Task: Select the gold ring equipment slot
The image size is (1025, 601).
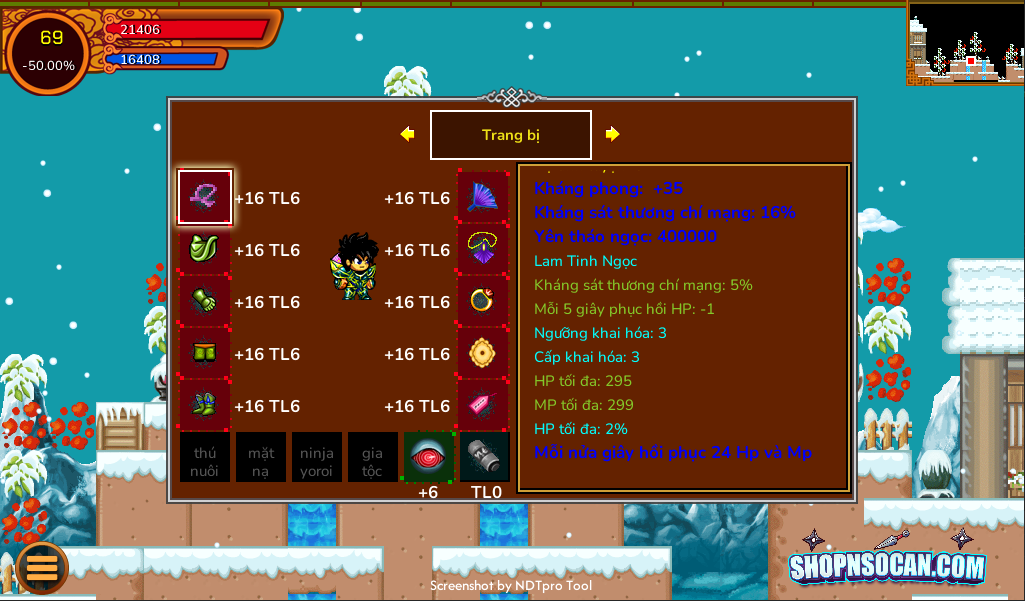Action: 484,302
